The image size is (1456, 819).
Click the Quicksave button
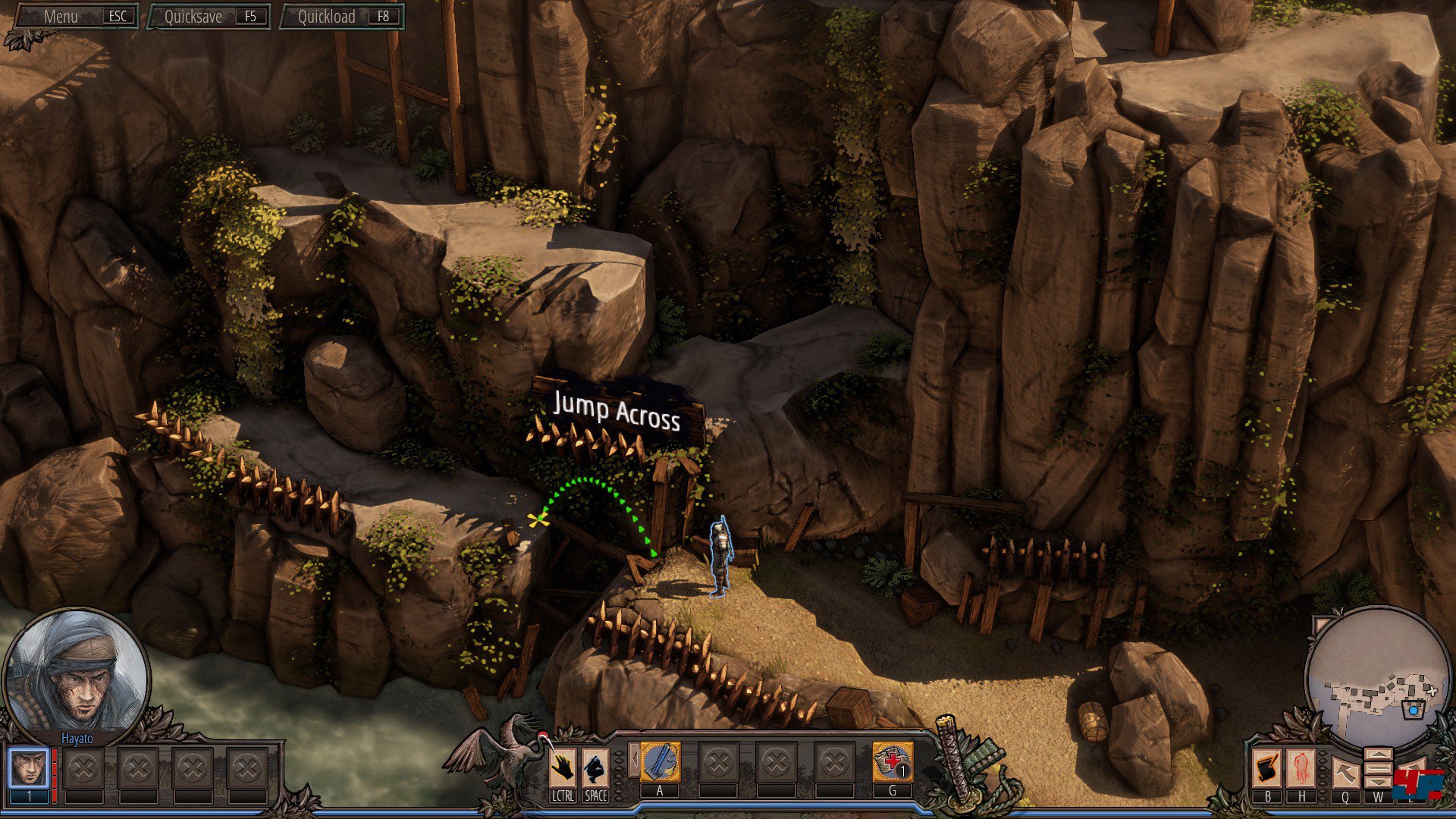point(209,16)
